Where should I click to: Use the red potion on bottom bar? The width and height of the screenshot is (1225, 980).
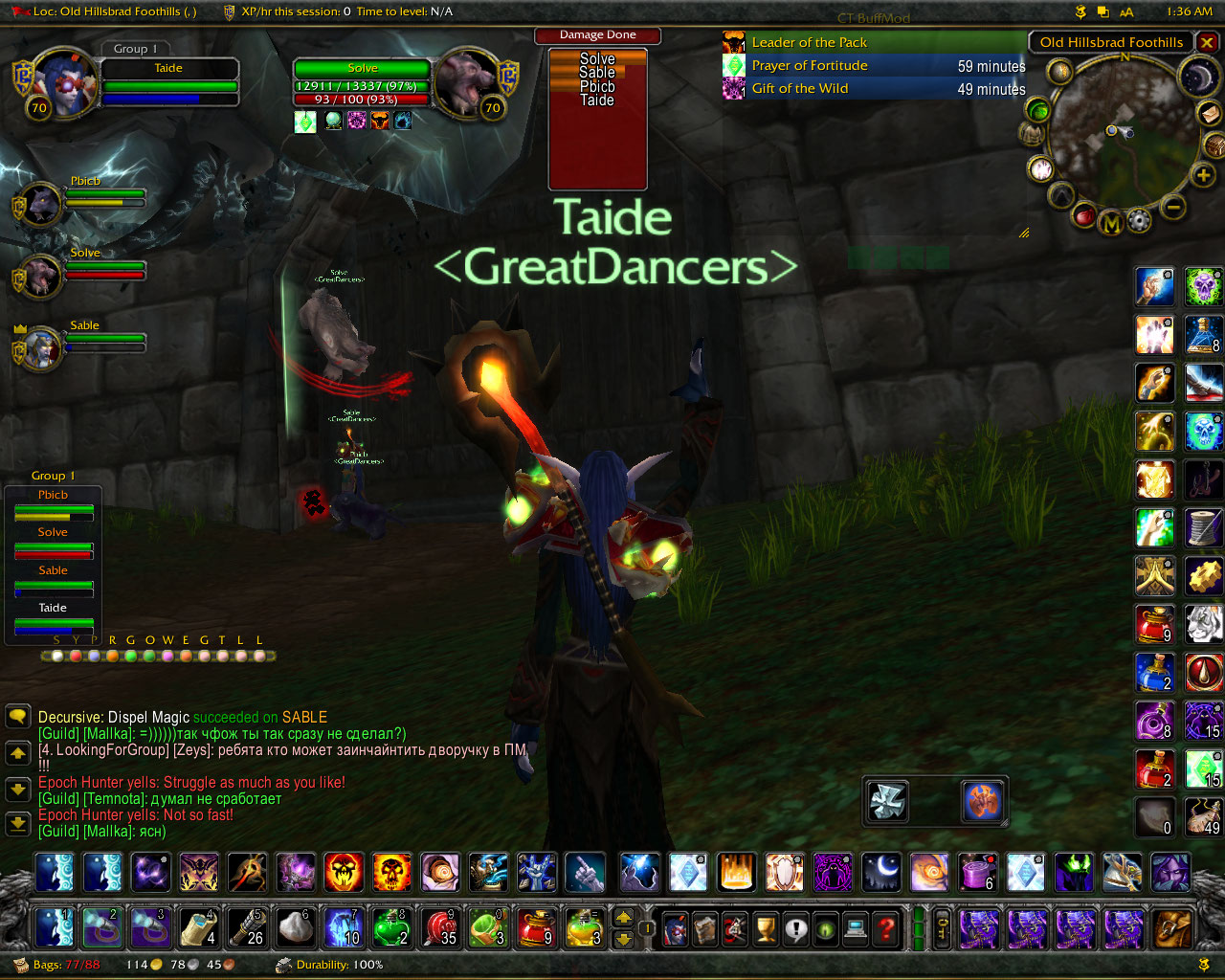coord(537,928)
